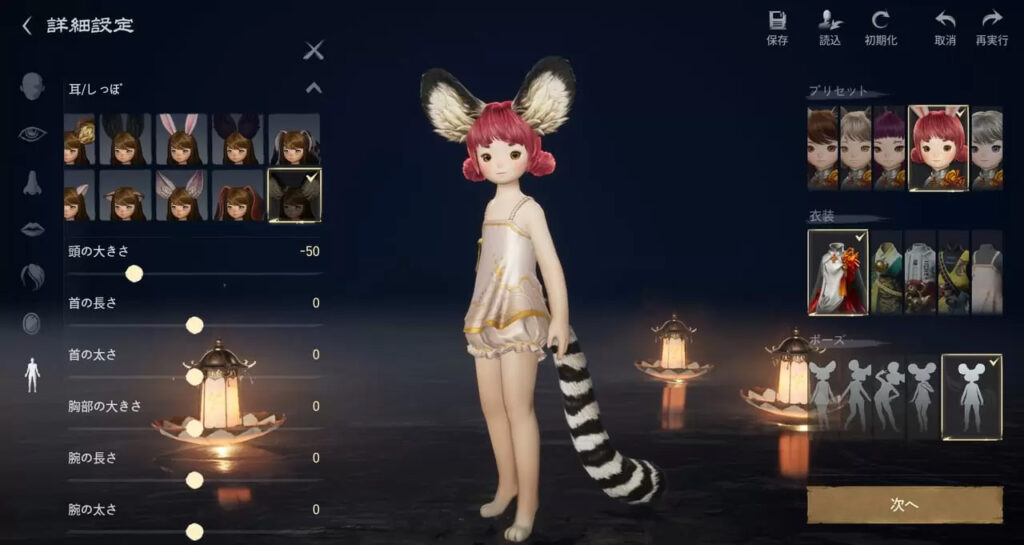1024x545 pixels.
Task: Reset the character with 初期化
Action: coord(880,27)
